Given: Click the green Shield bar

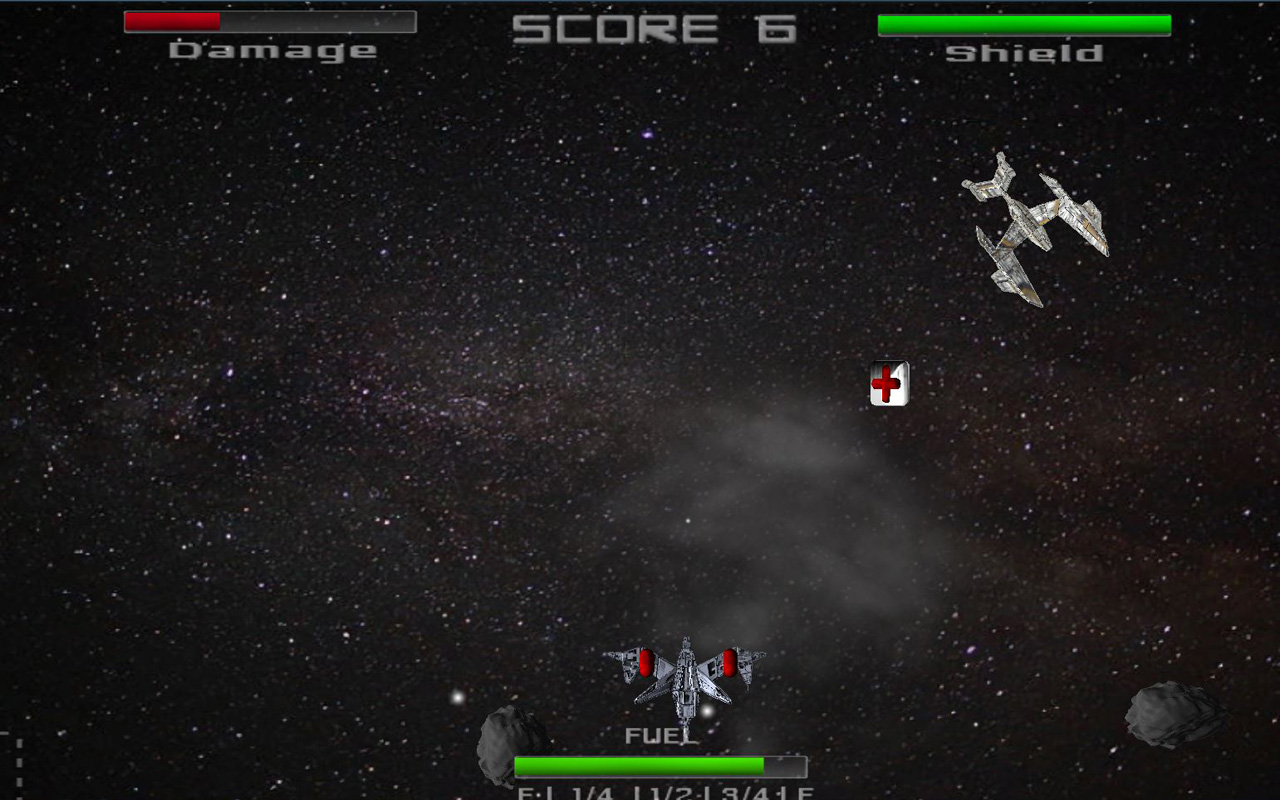Looking at the screenshot, I should click(1022, 22).
